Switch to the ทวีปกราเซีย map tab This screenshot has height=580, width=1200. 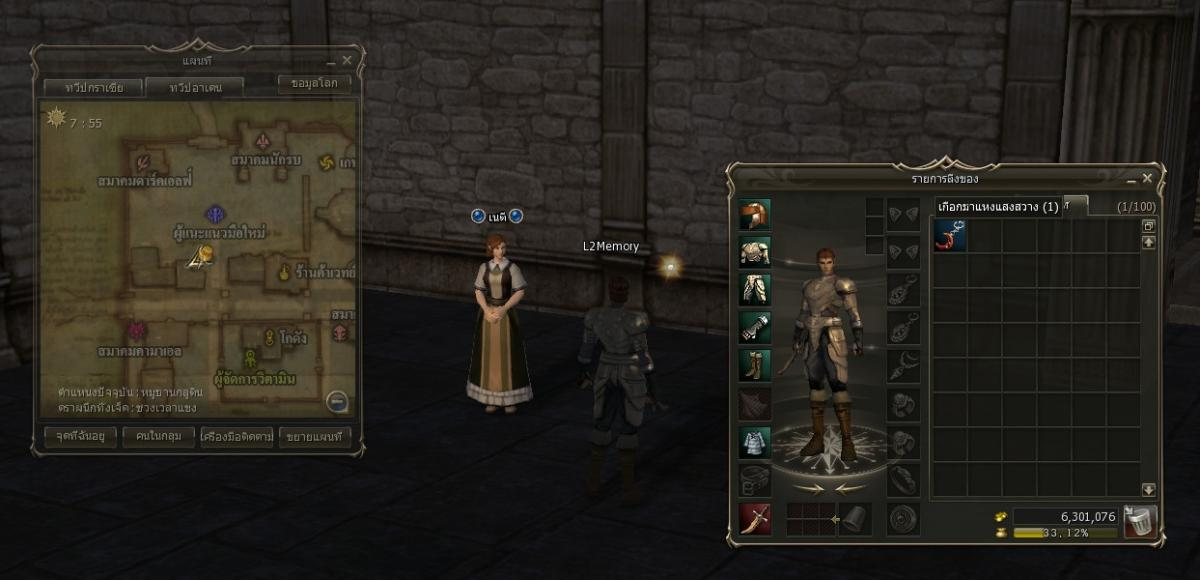point(94,88)
